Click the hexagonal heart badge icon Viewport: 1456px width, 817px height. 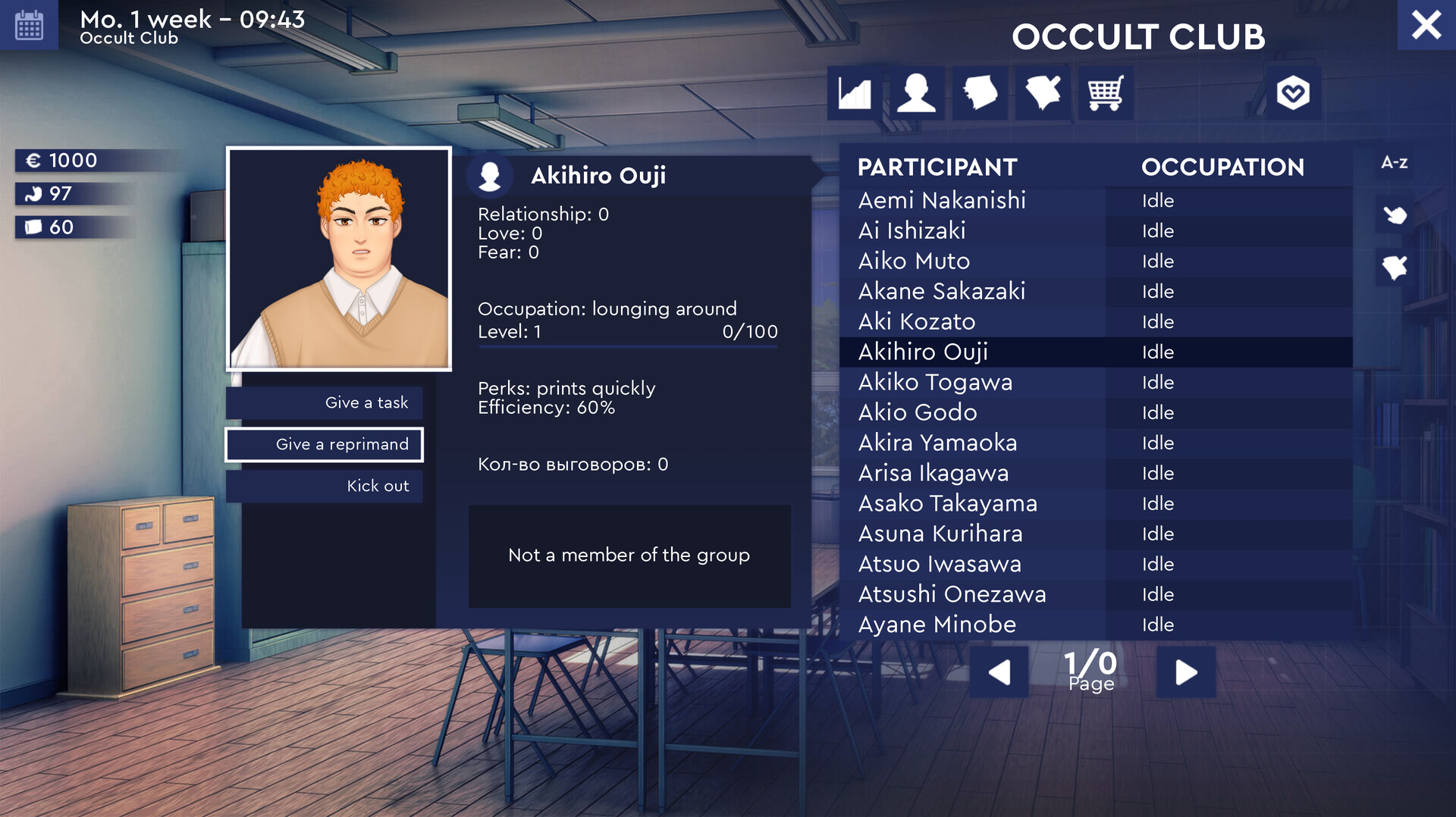1294,92
